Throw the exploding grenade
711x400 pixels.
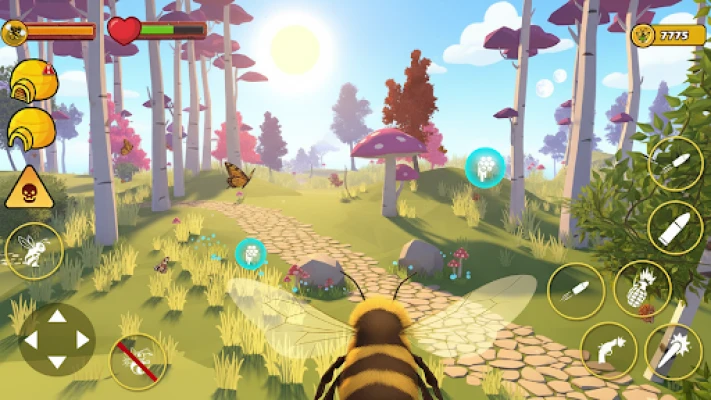tap(641, 289)
